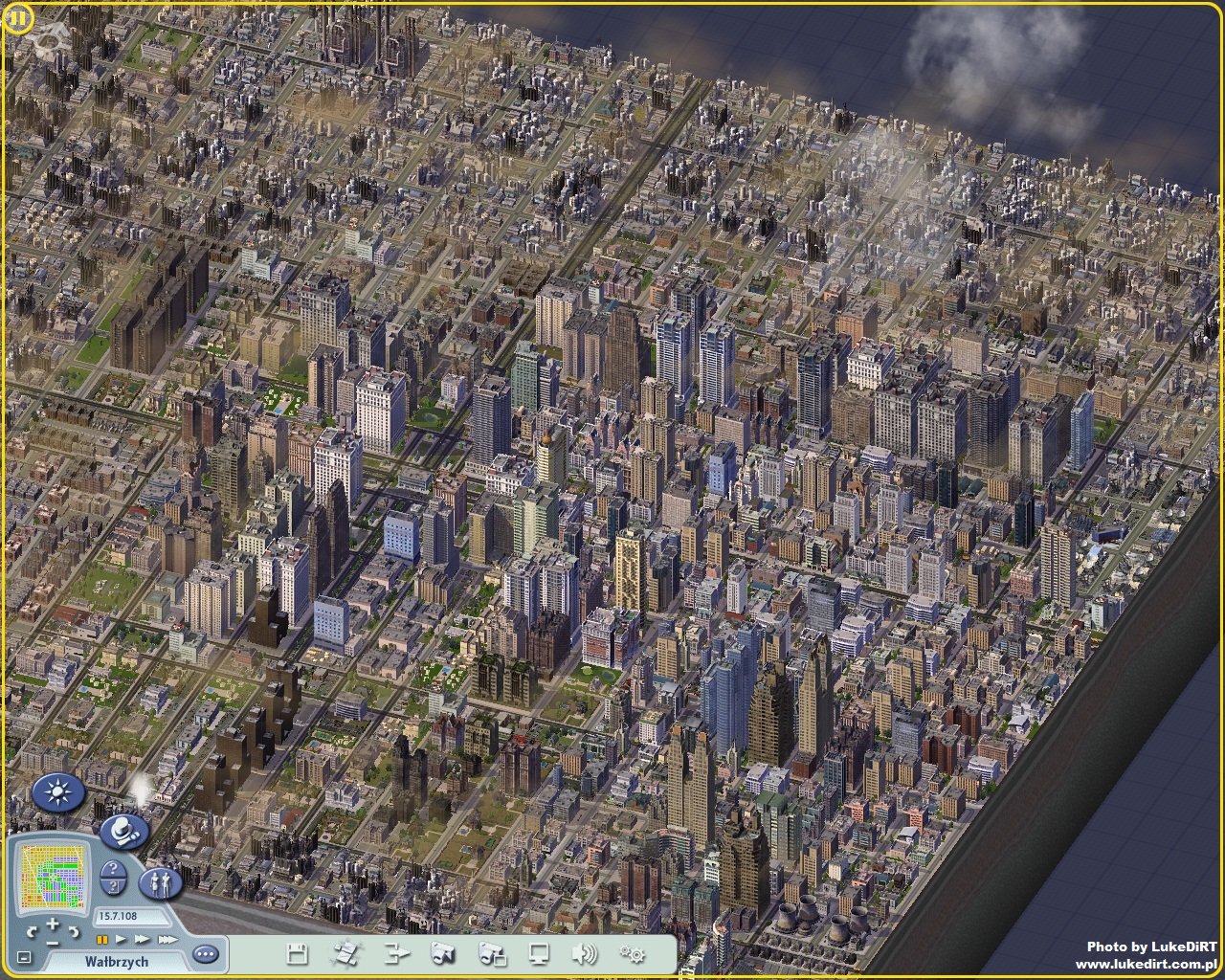The width and height of the screenshot is (1225, 980).
Task: Take a screenshot with the camera icon
Action: [443, 953]
